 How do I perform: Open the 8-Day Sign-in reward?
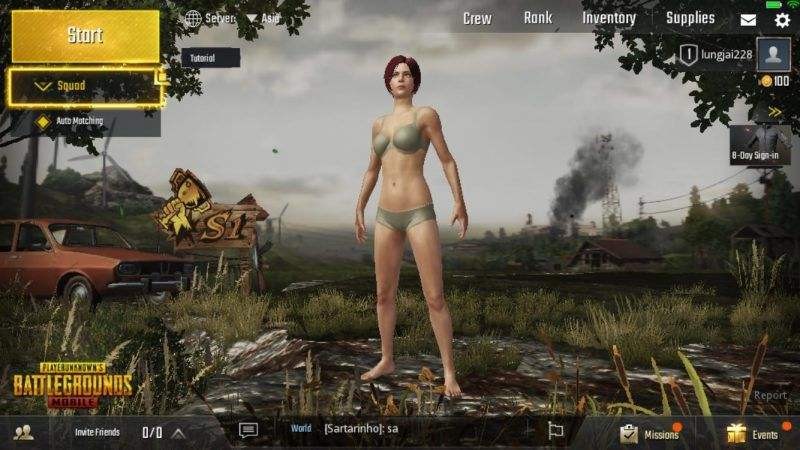[x=761, y=142]
